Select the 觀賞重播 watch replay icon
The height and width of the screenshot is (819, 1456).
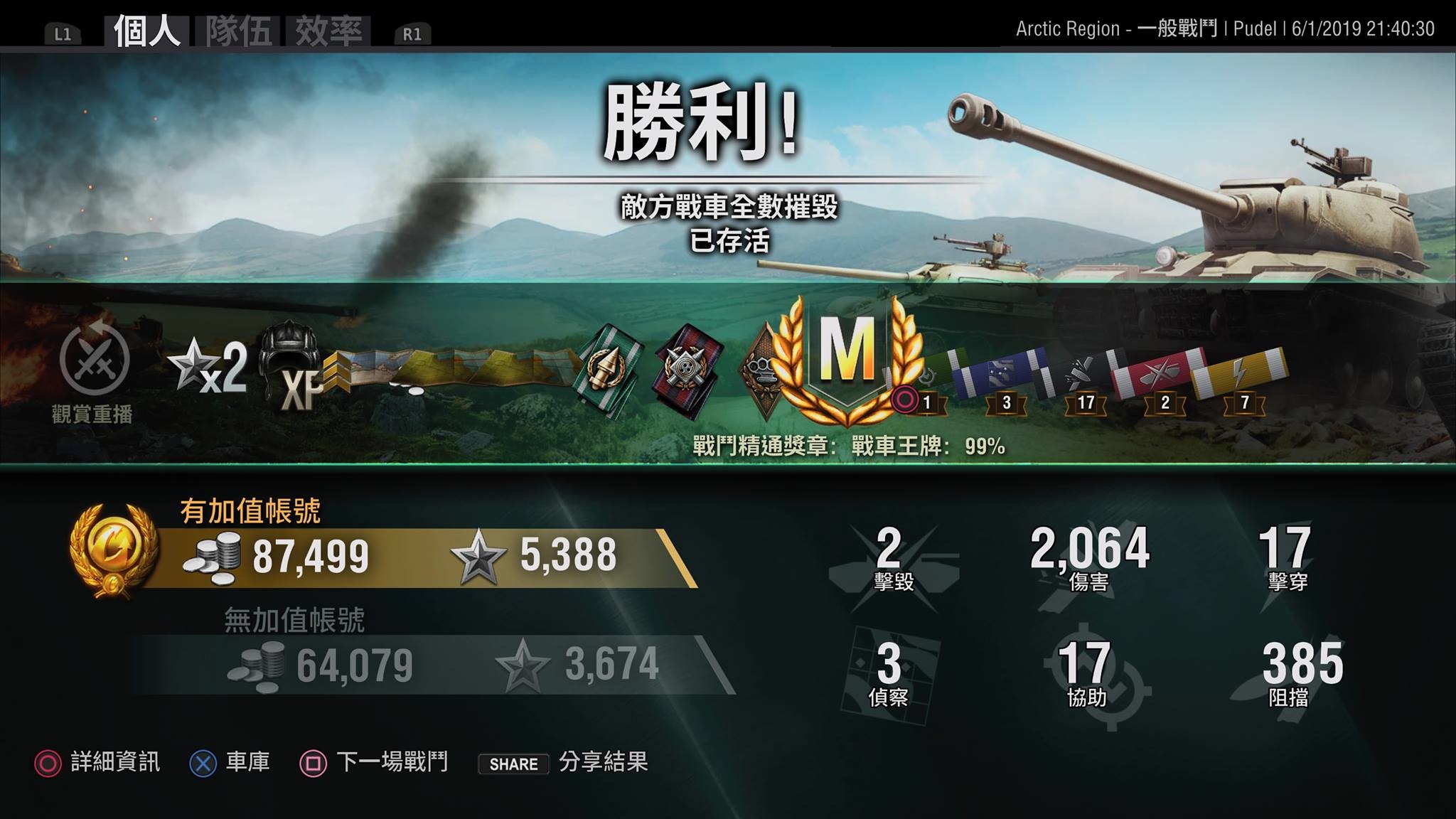94,360
